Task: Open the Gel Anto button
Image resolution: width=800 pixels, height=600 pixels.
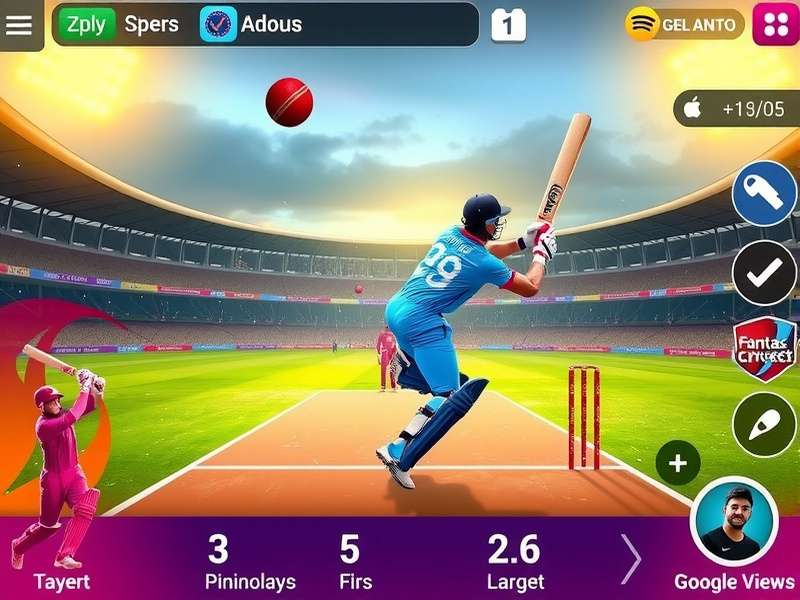Action: coord(685,24)
